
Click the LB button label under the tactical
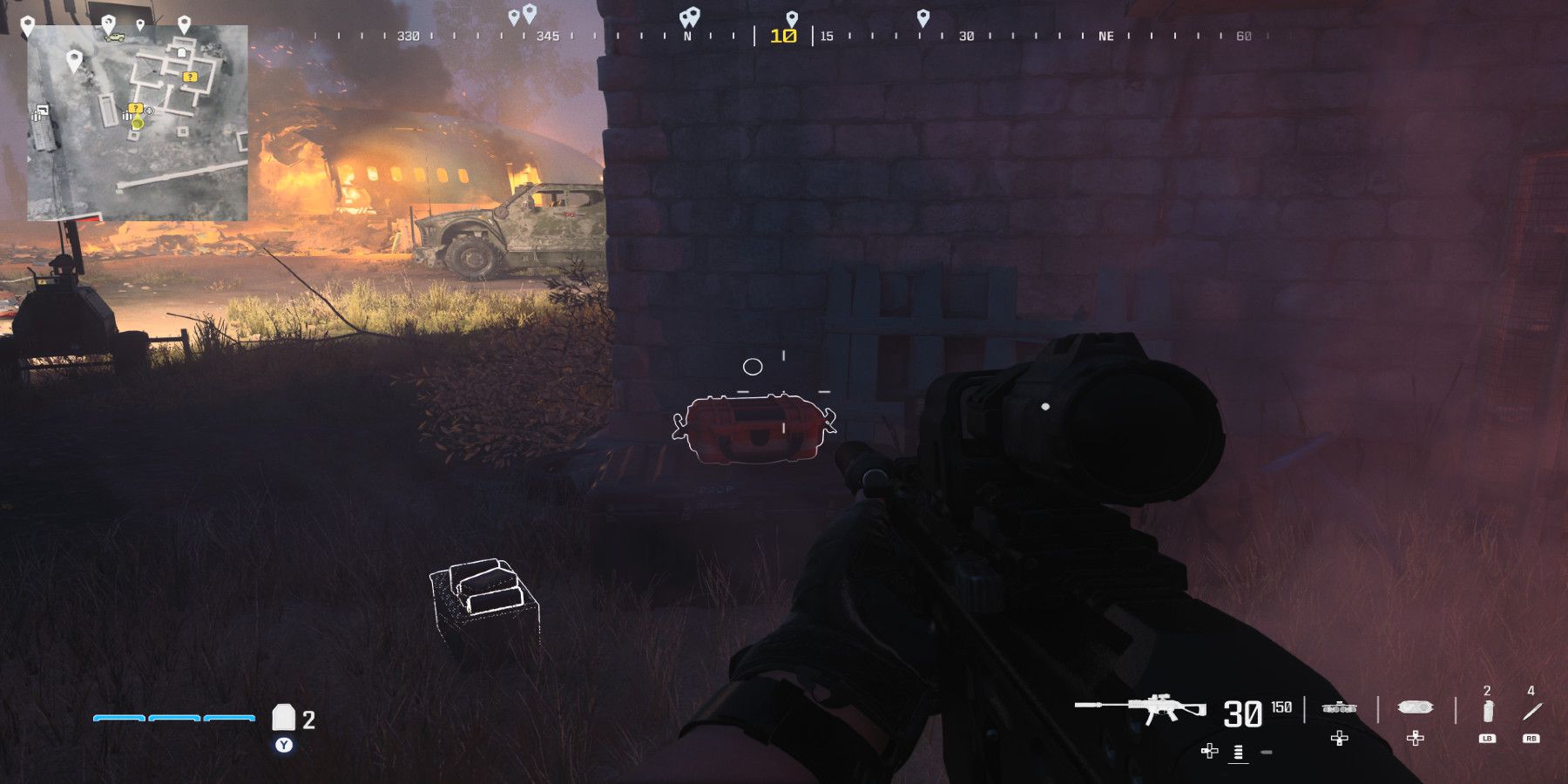(x=1486, y=738)
